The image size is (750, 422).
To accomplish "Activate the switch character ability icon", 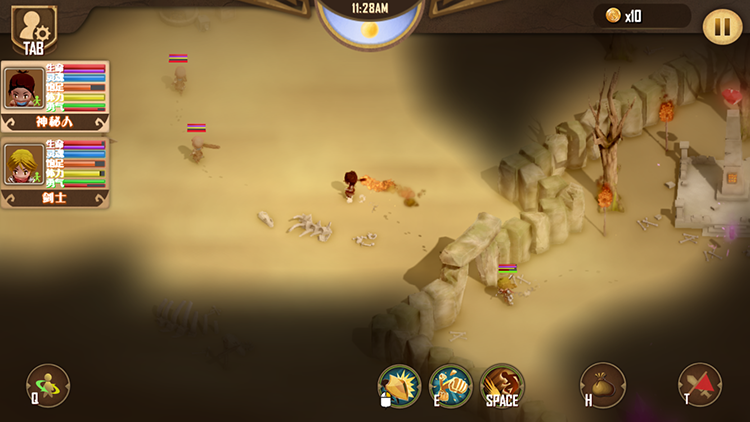I will click(x=48, y=384).
